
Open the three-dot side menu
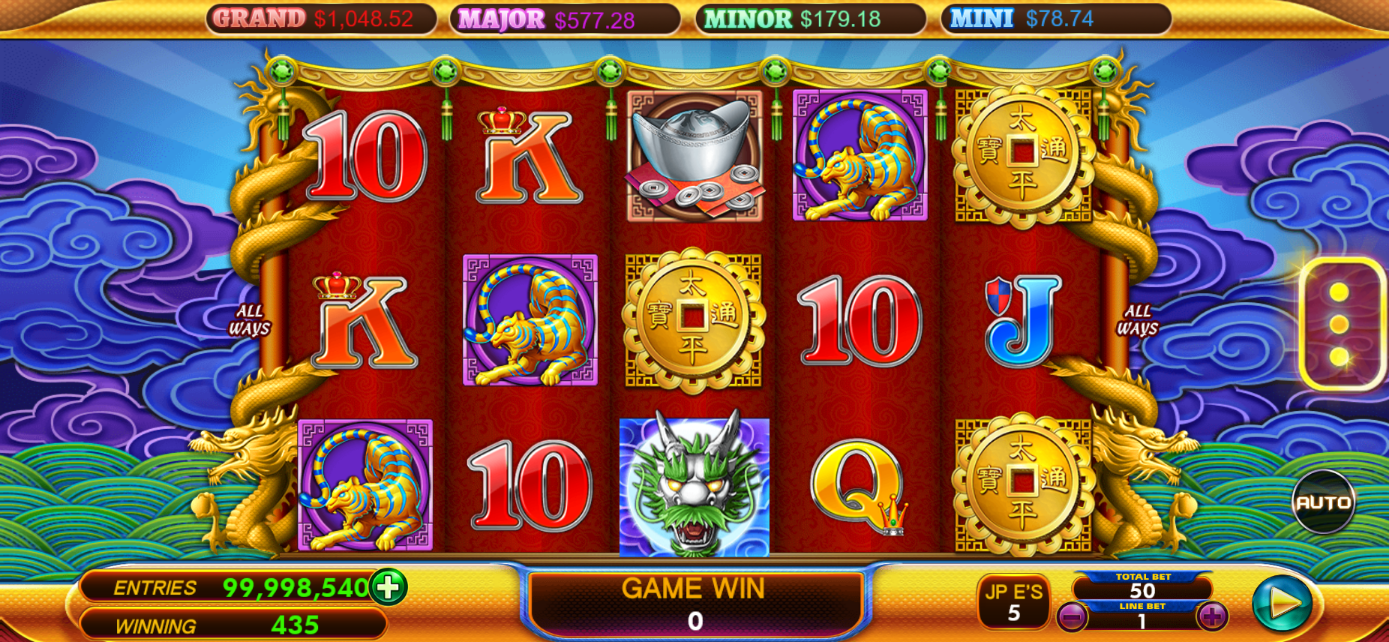1339,324
